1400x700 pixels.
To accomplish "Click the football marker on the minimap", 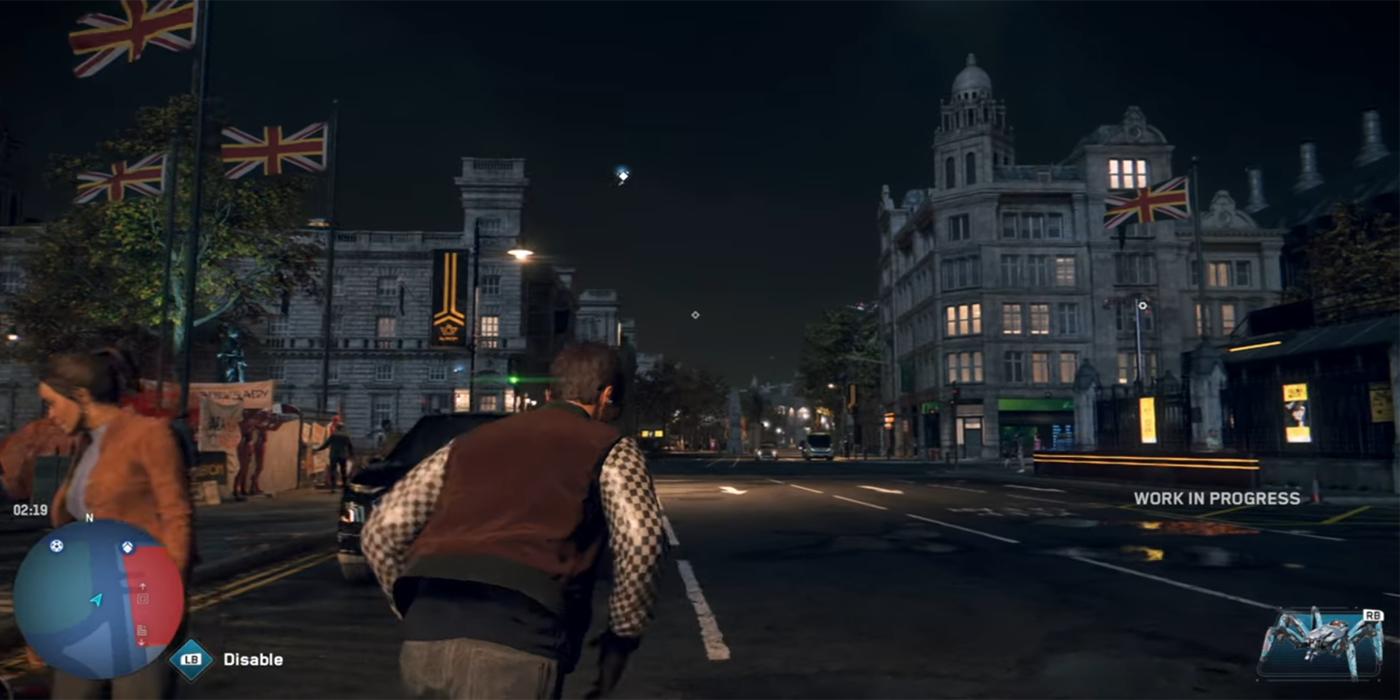I will tap(56, 546).
